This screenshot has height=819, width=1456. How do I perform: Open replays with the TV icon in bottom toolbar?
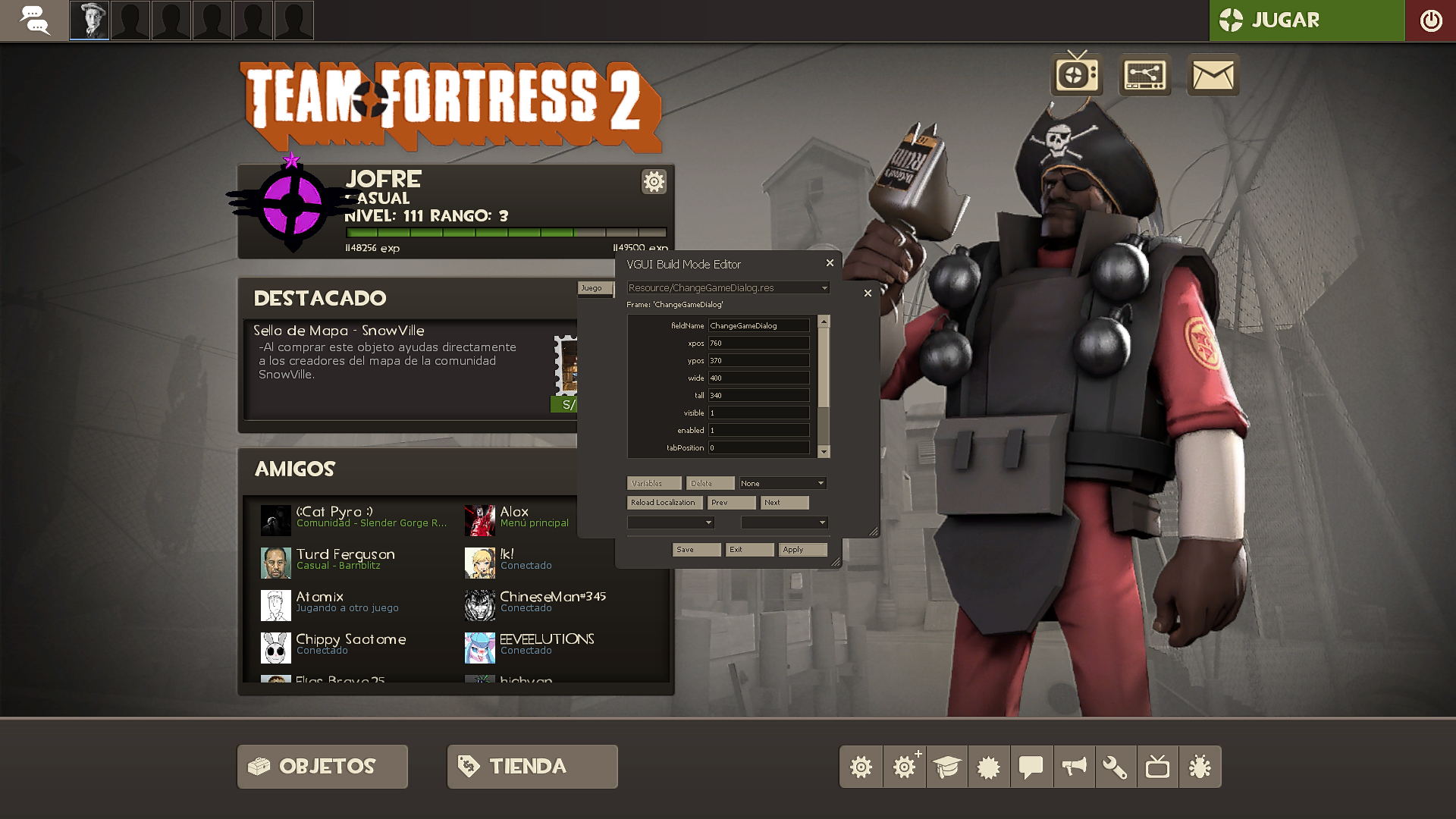1159,767
